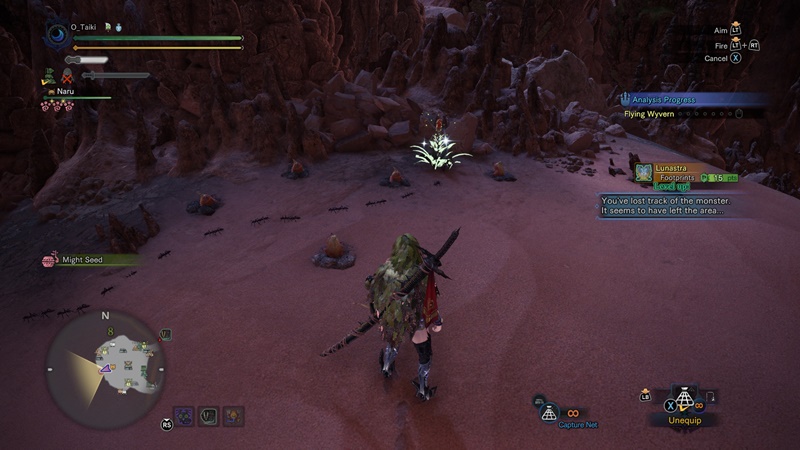Click the O_Taiki crescent moon emblem
The width and height of the screenshot is (800, 450).
click(56, 34)
